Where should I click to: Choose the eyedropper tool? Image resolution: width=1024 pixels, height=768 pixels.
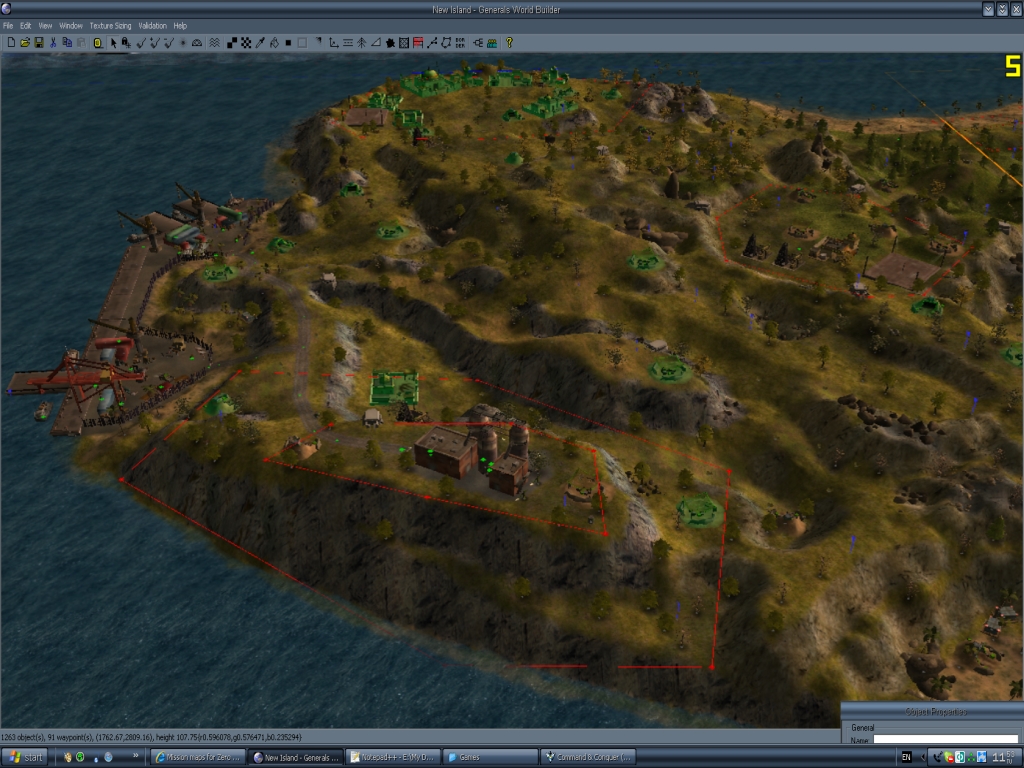[x=259, y=43]
